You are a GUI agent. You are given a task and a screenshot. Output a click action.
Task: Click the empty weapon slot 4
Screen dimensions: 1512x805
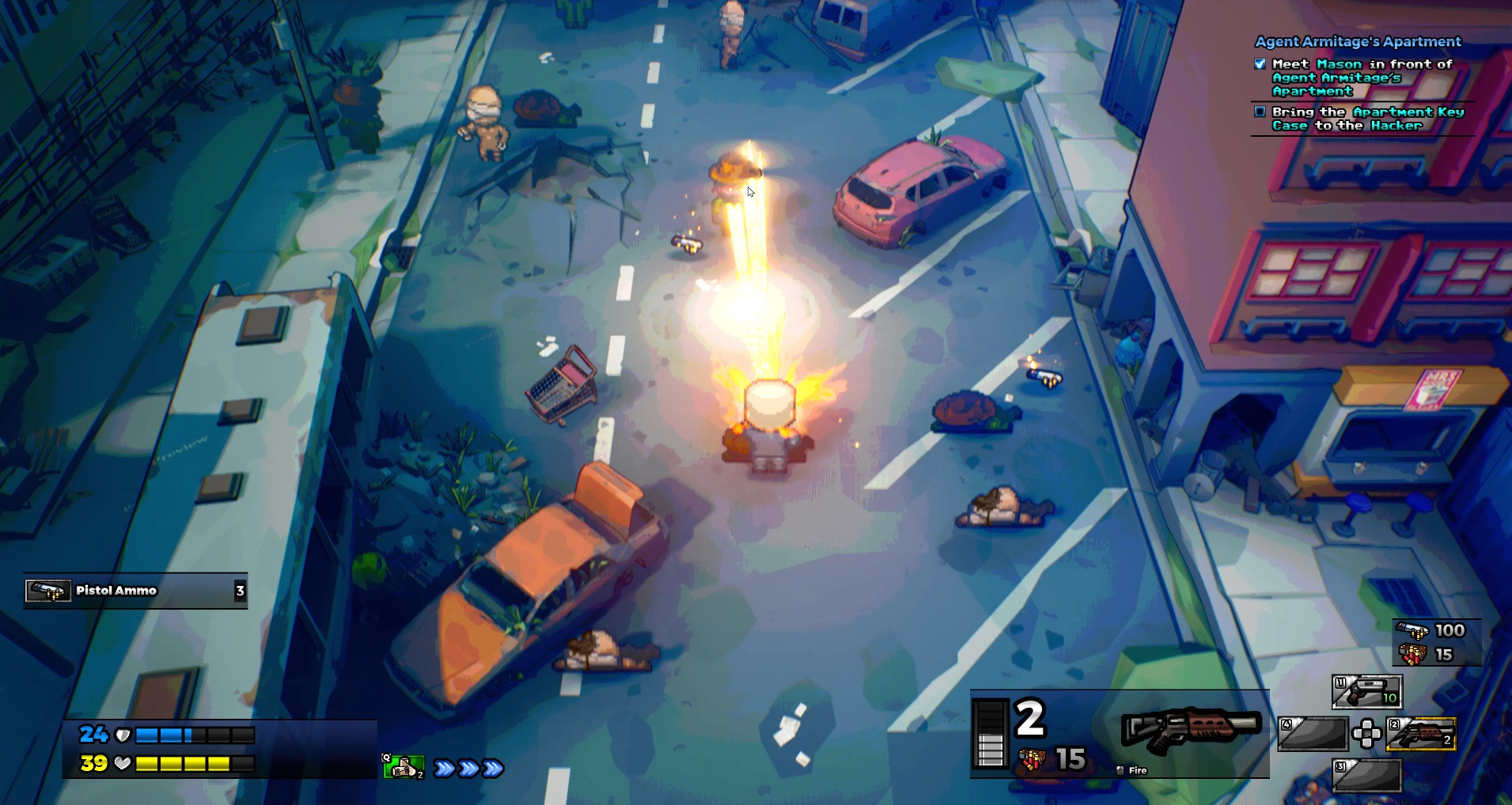pyautogui.click(x=1313, y=735)
